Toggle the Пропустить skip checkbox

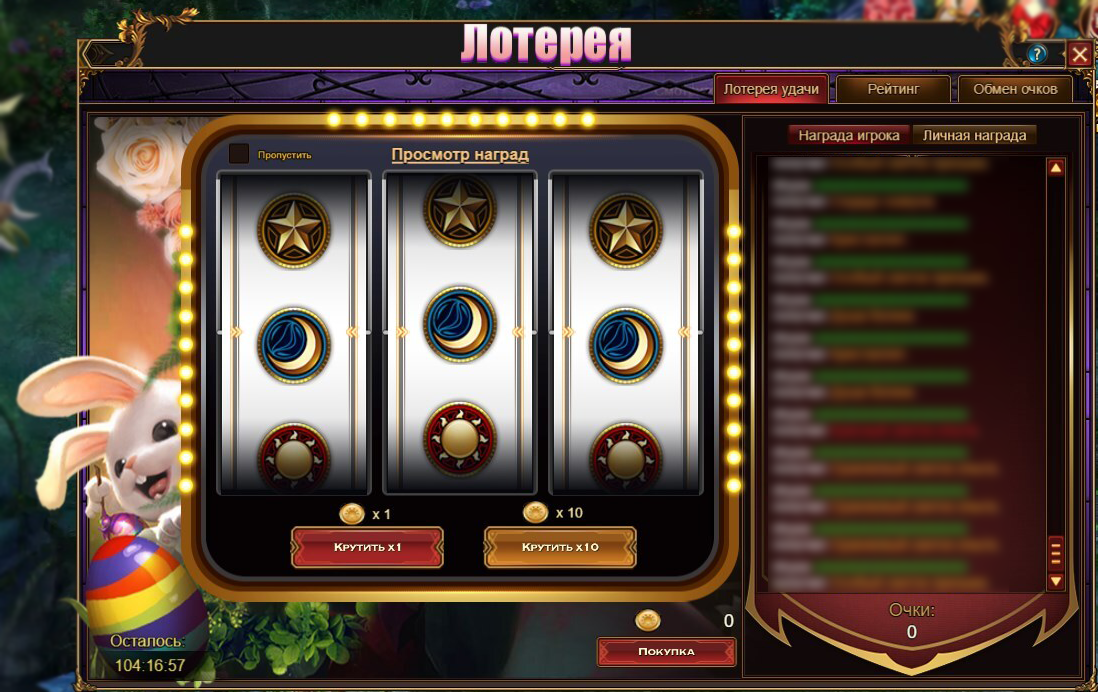coord(239,154)
